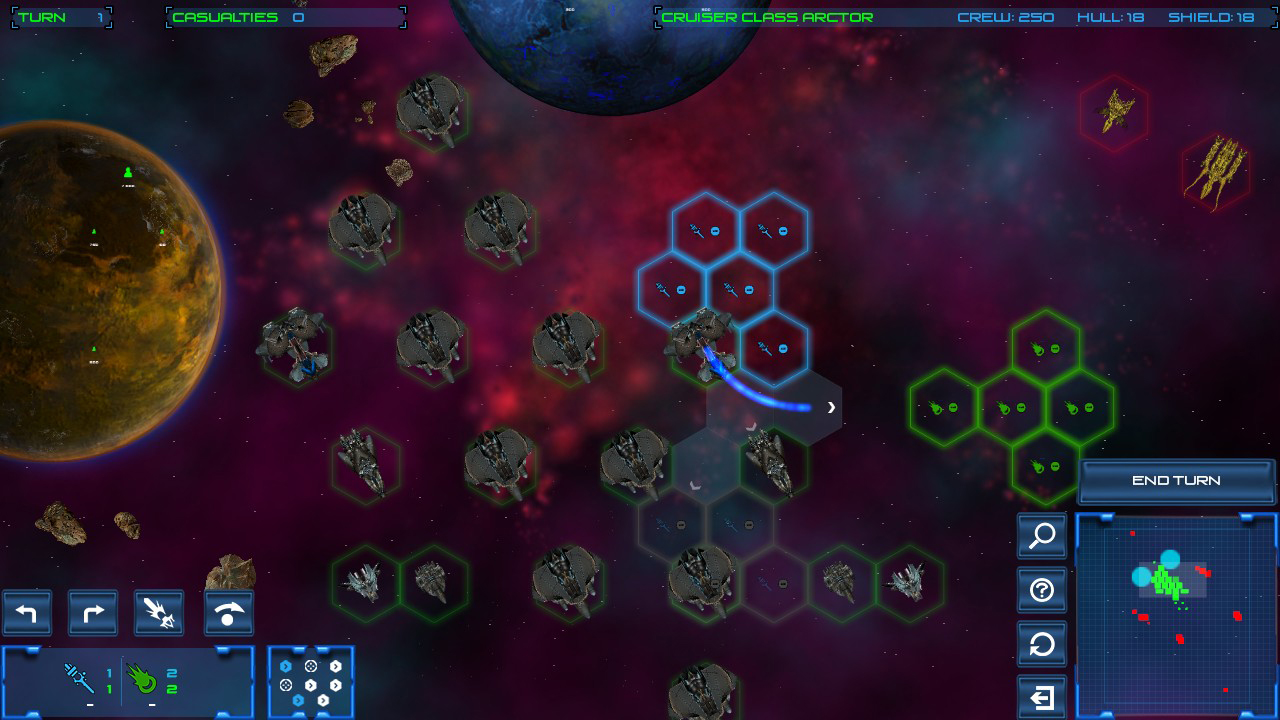Open the minimap in the bottom-right corner
This screenshot has height=720, width=1280.
(x=1176, y=610)
